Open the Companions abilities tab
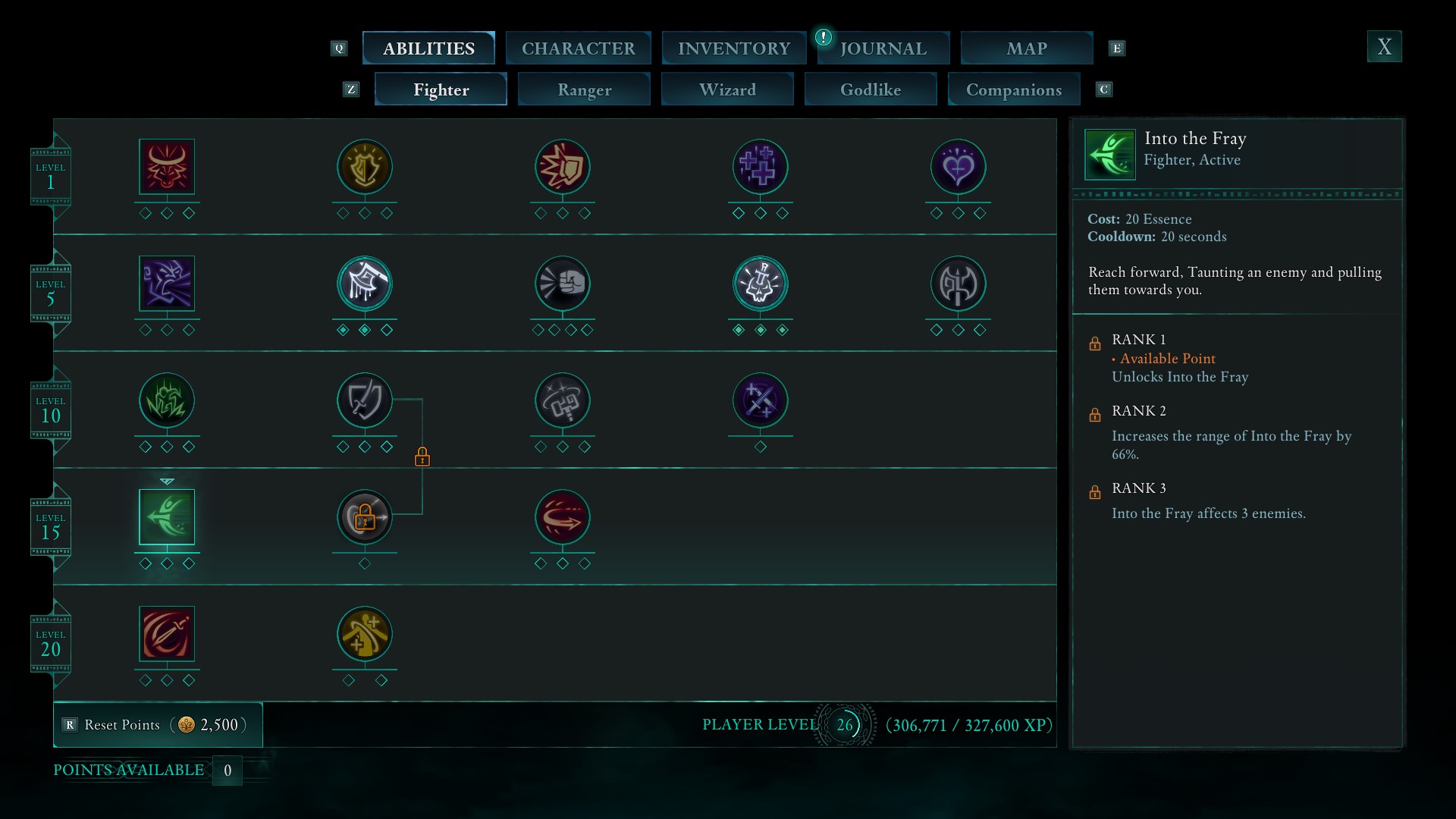Viewport: 1456px width, 819px height. 1014,89
